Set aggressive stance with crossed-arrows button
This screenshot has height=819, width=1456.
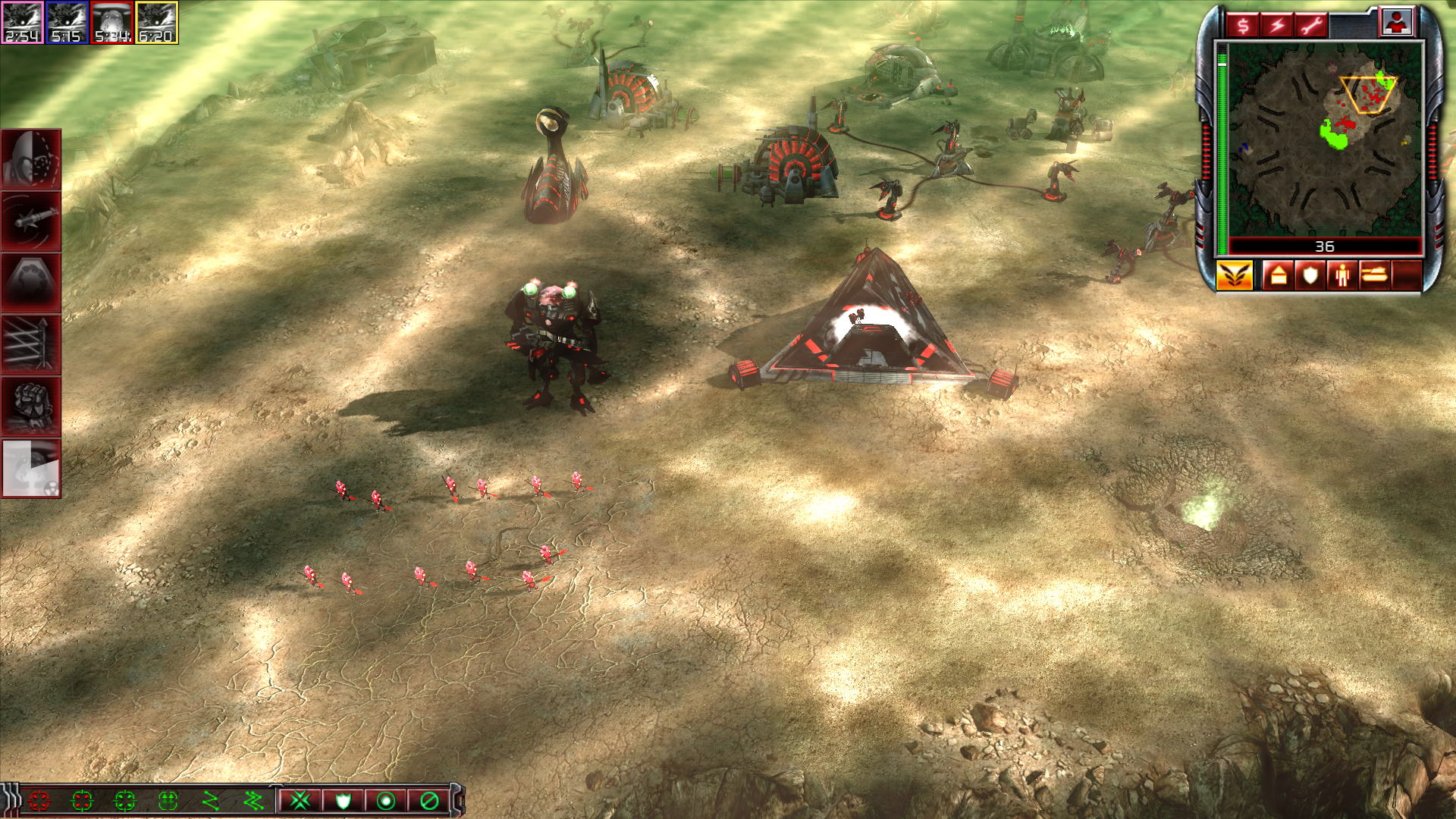click(x=300, y=801)
